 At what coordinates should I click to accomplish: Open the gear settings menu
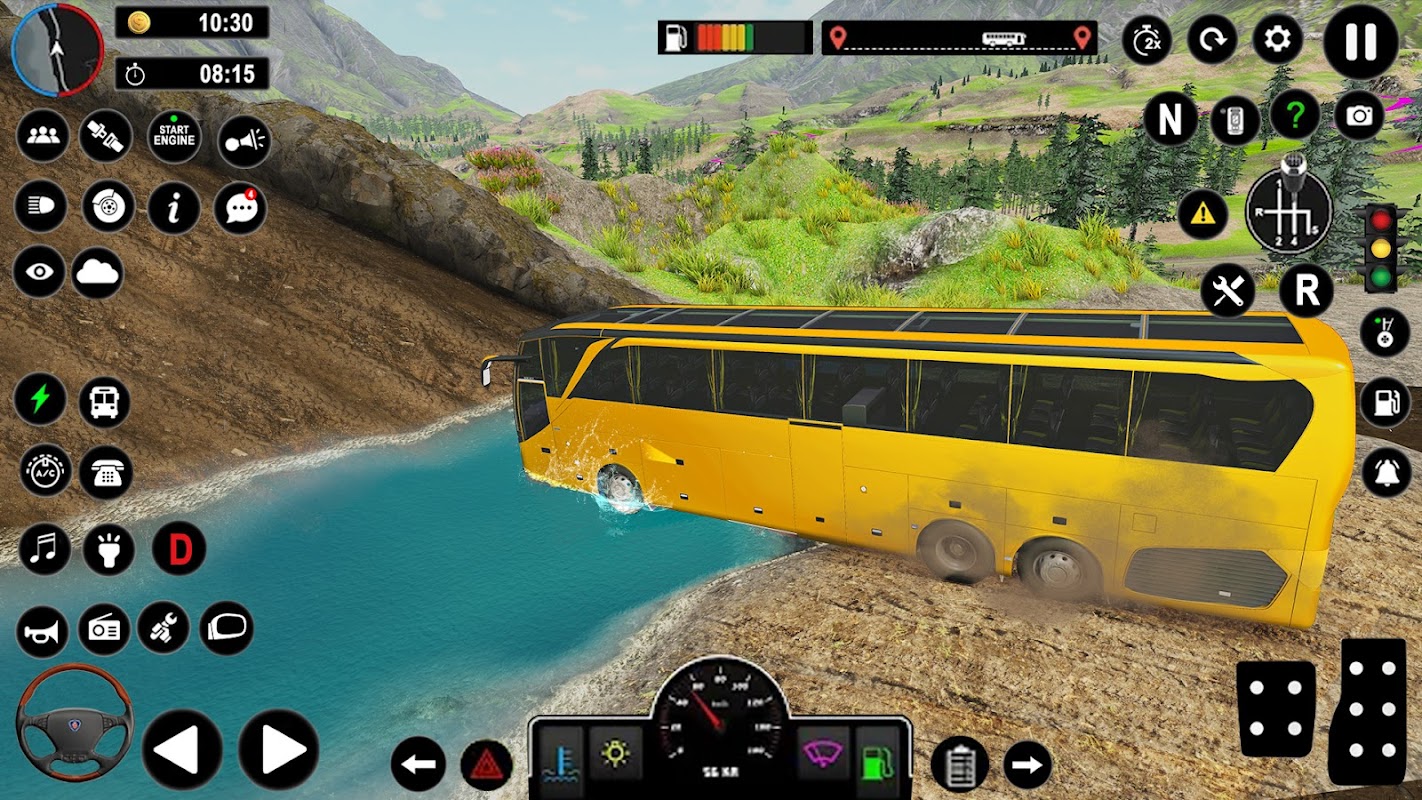click(x=1278, y=41)
